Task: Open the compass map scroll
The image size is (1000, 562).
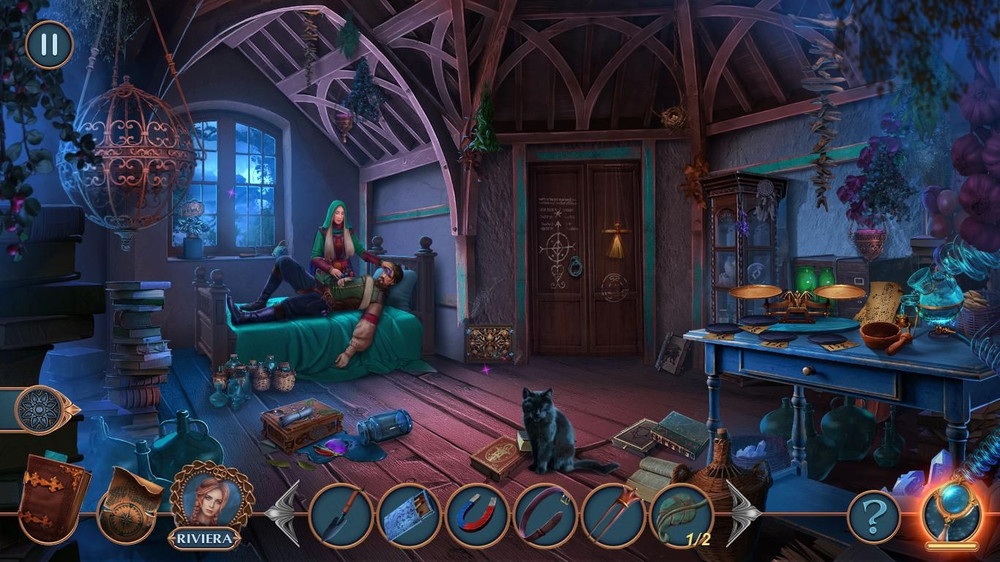Action: (132, 504)
